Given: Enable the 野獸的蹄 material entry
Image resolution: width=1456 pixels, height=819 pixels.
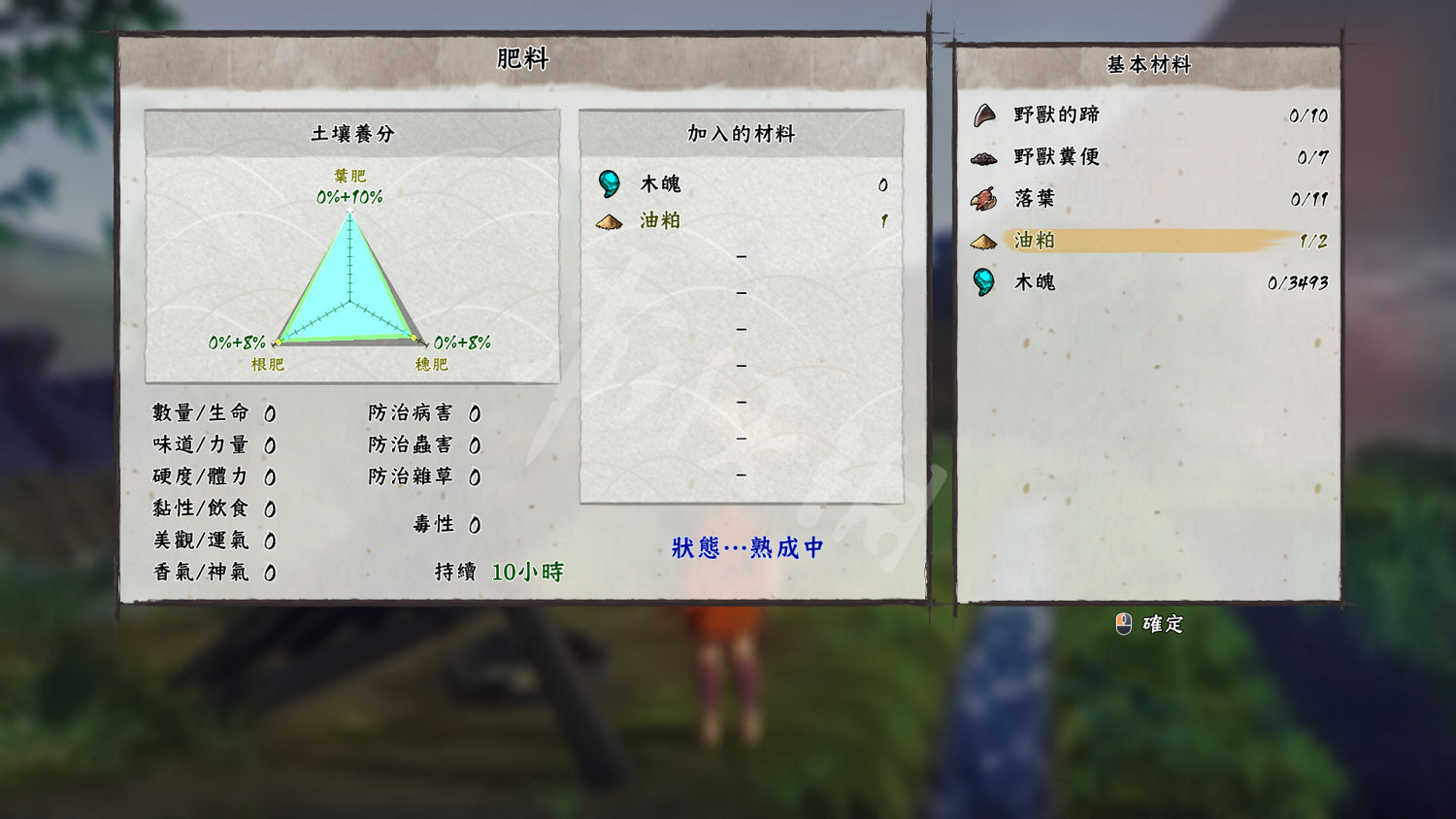Looking at the screenshot, I should (1145, 115).
